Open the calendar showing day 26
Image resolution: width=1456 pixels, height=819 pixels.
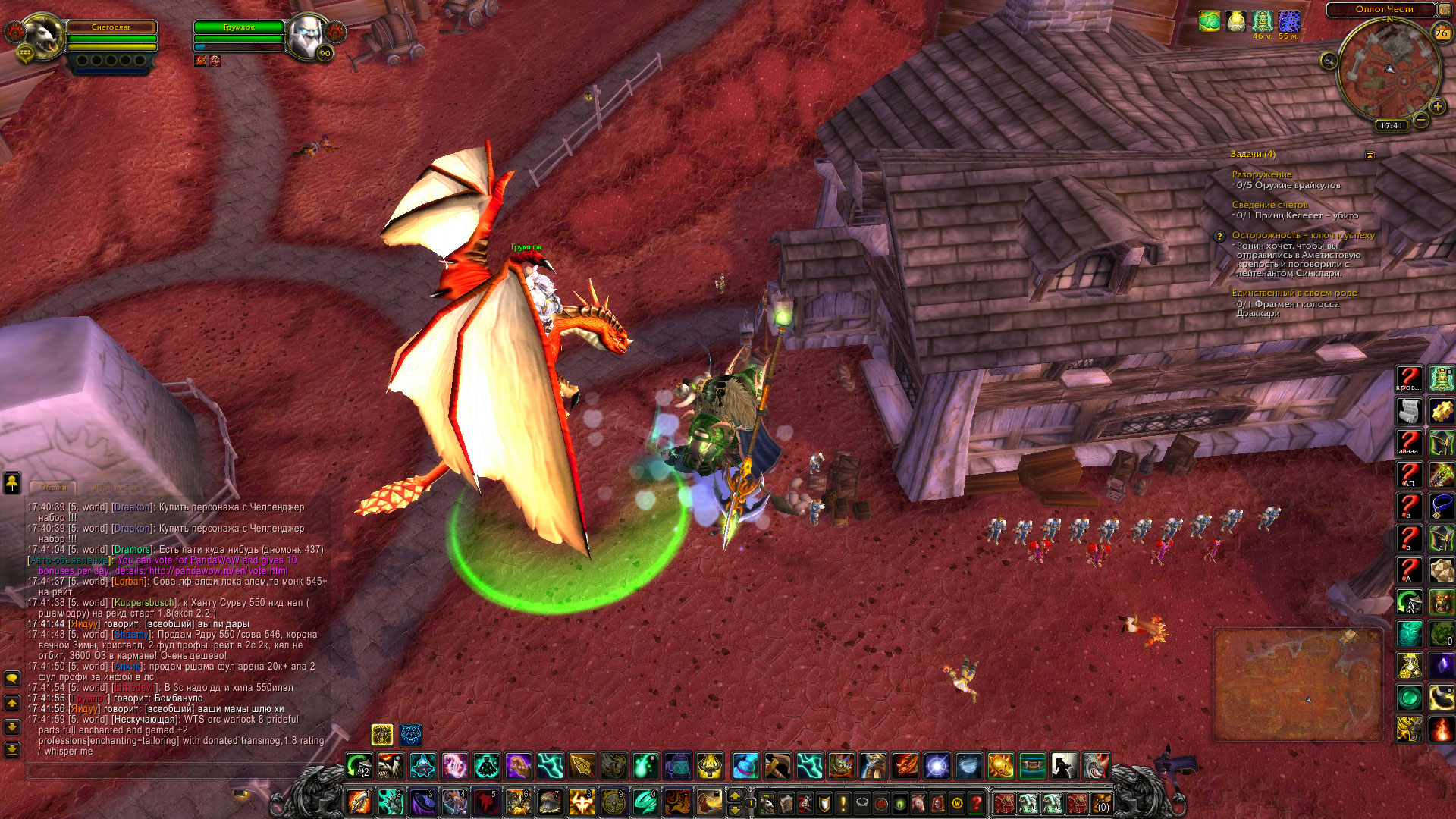(1441, 33)
